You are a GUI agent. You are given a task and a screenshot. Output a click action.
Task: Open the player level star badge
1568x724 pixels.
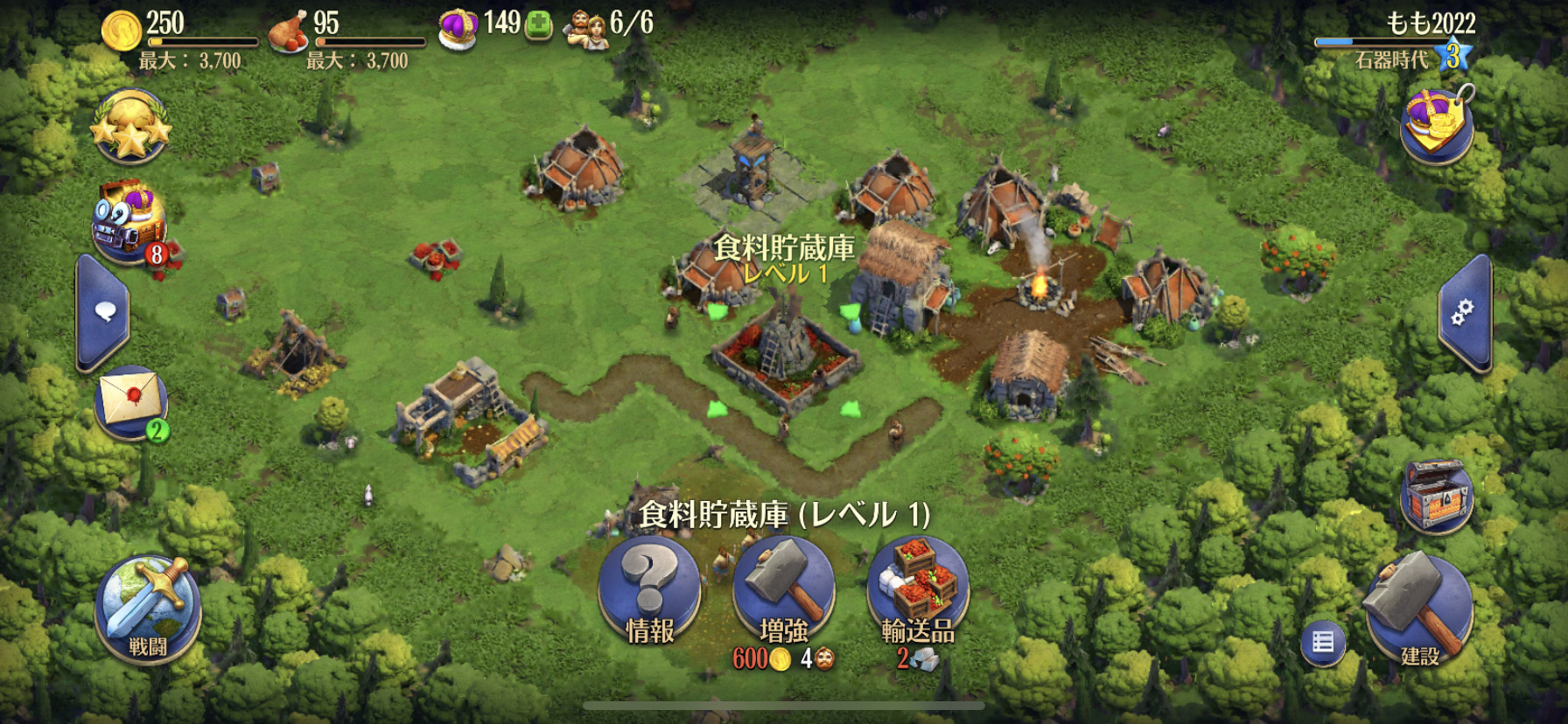pos(1452,55)
